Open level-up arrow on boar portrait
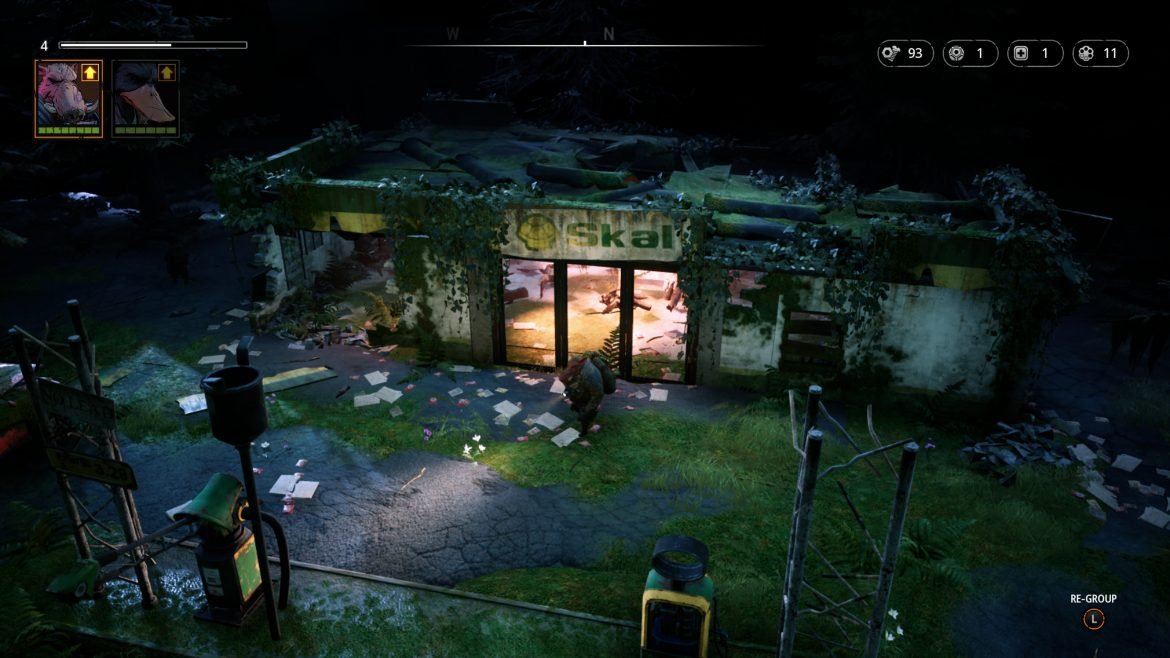The width and height of the screenshot is (1170, 658). pos(90,72)
